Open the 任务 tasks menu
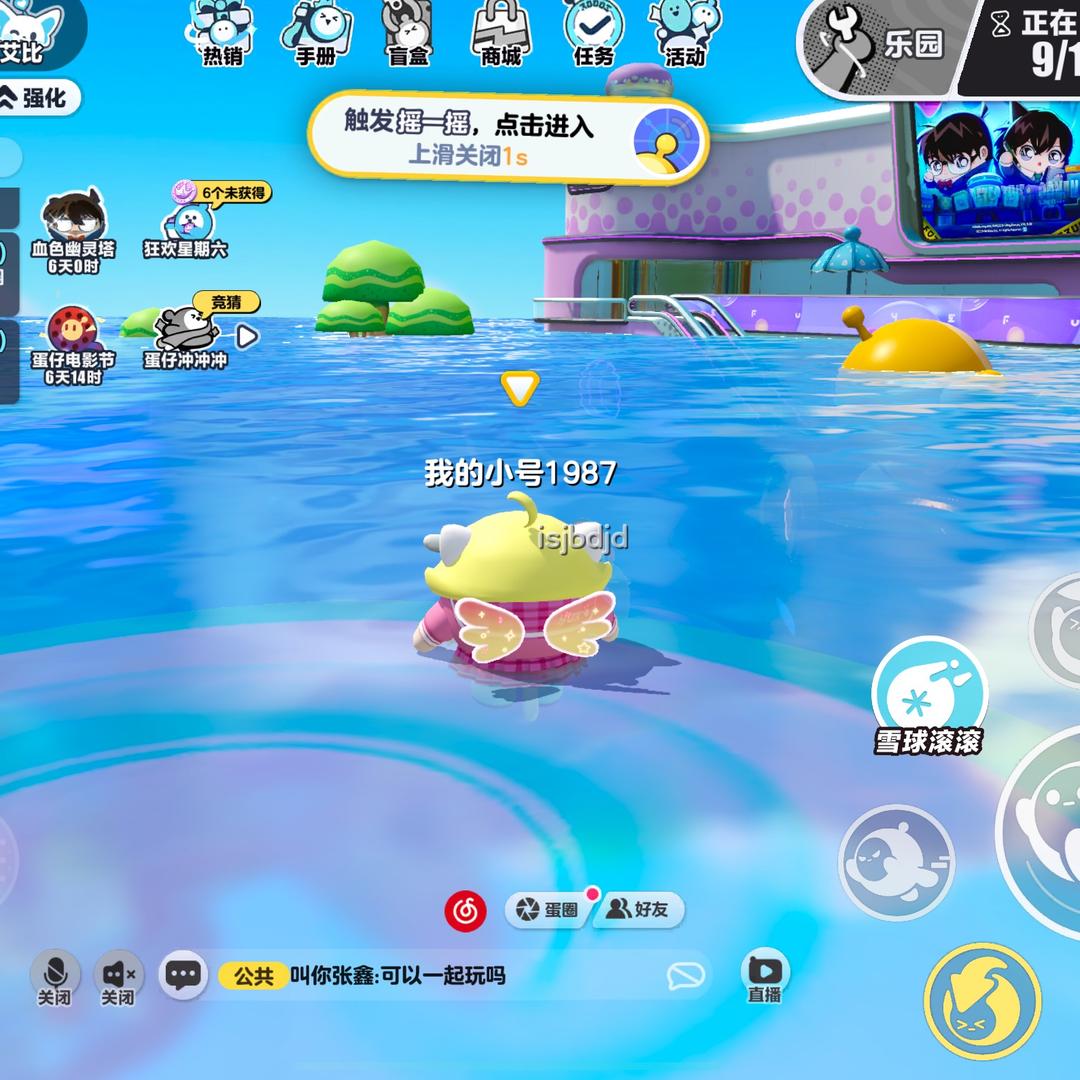Viewport: 1080px width, 1080px height. click(593, 34)
